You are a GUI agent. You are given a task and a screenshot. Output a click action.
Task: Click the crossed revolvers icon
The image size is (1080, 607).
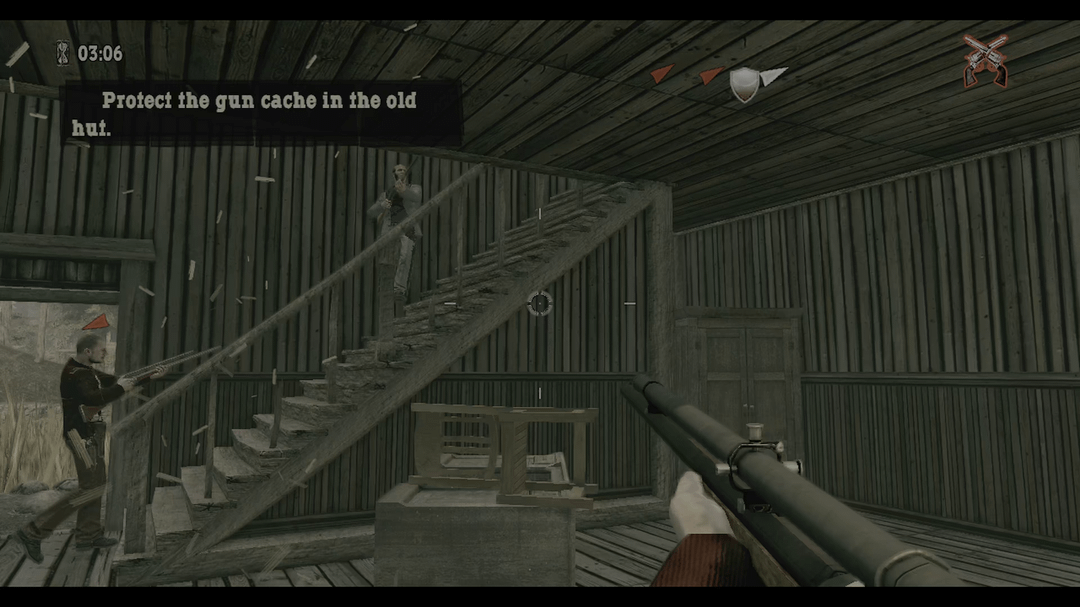985,60
